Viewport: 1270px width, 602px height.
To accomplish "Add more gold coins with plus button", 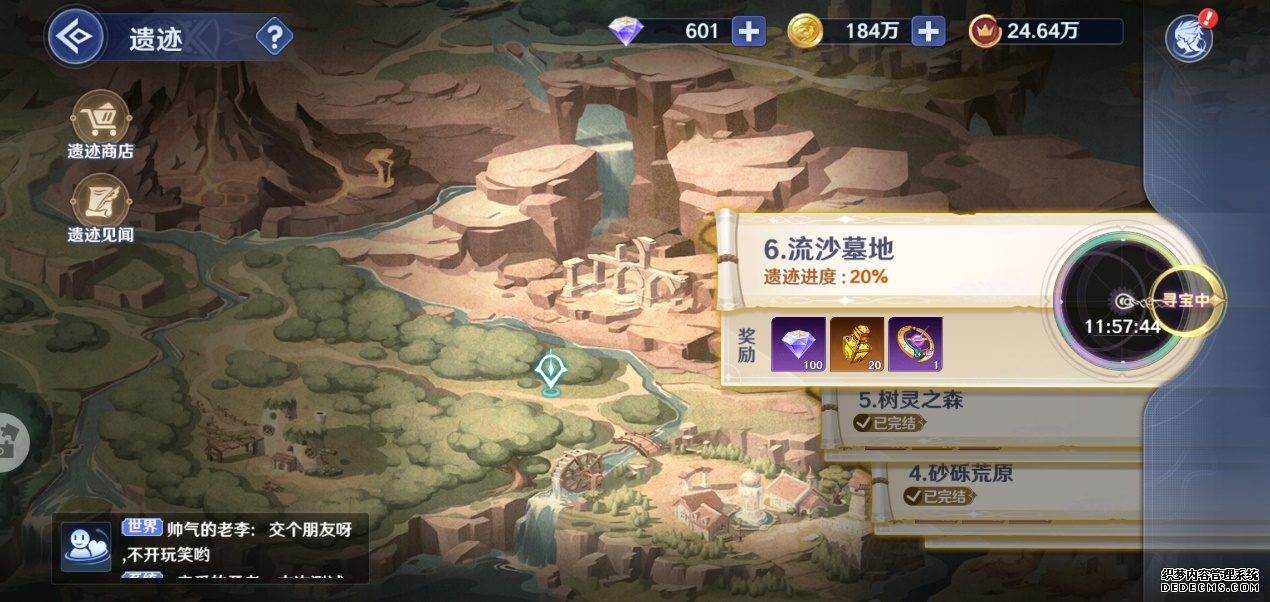I will pos(928,31).
